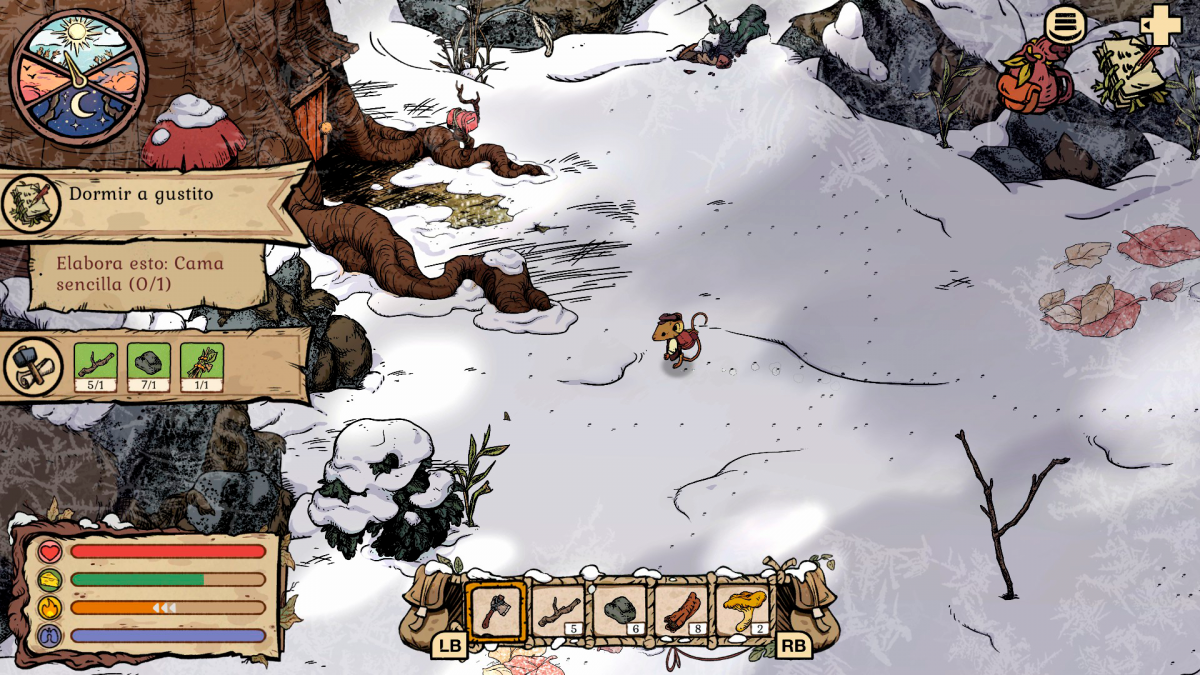The width and height of the screenshot is (1200, 675).
Task: Select the twig ingredient showing 5/1
Action: pos(97,366)
